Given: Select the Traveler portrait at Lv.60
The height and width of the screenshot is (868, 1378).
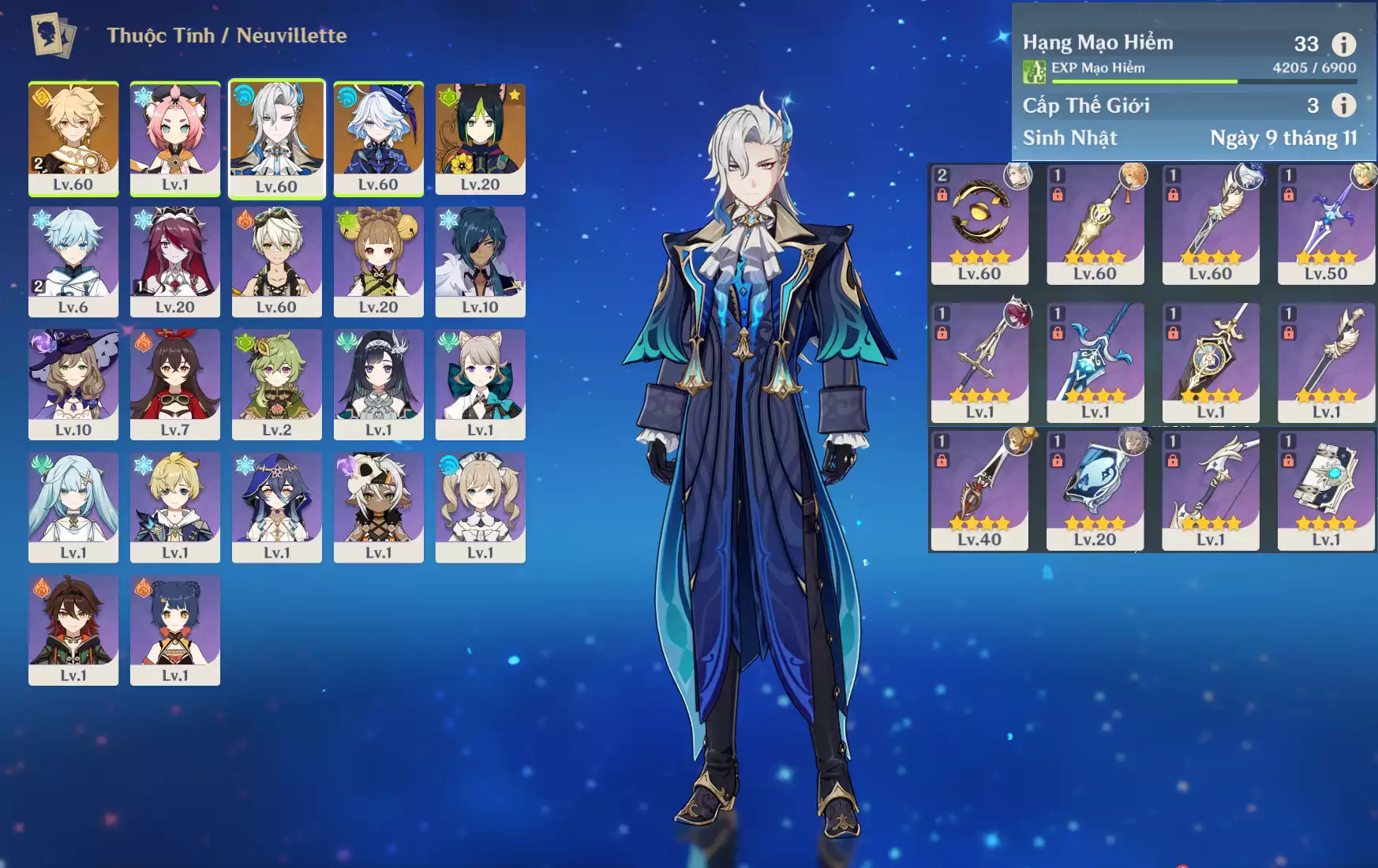Looking at the screenshot, I should click(x=73, y=138).
